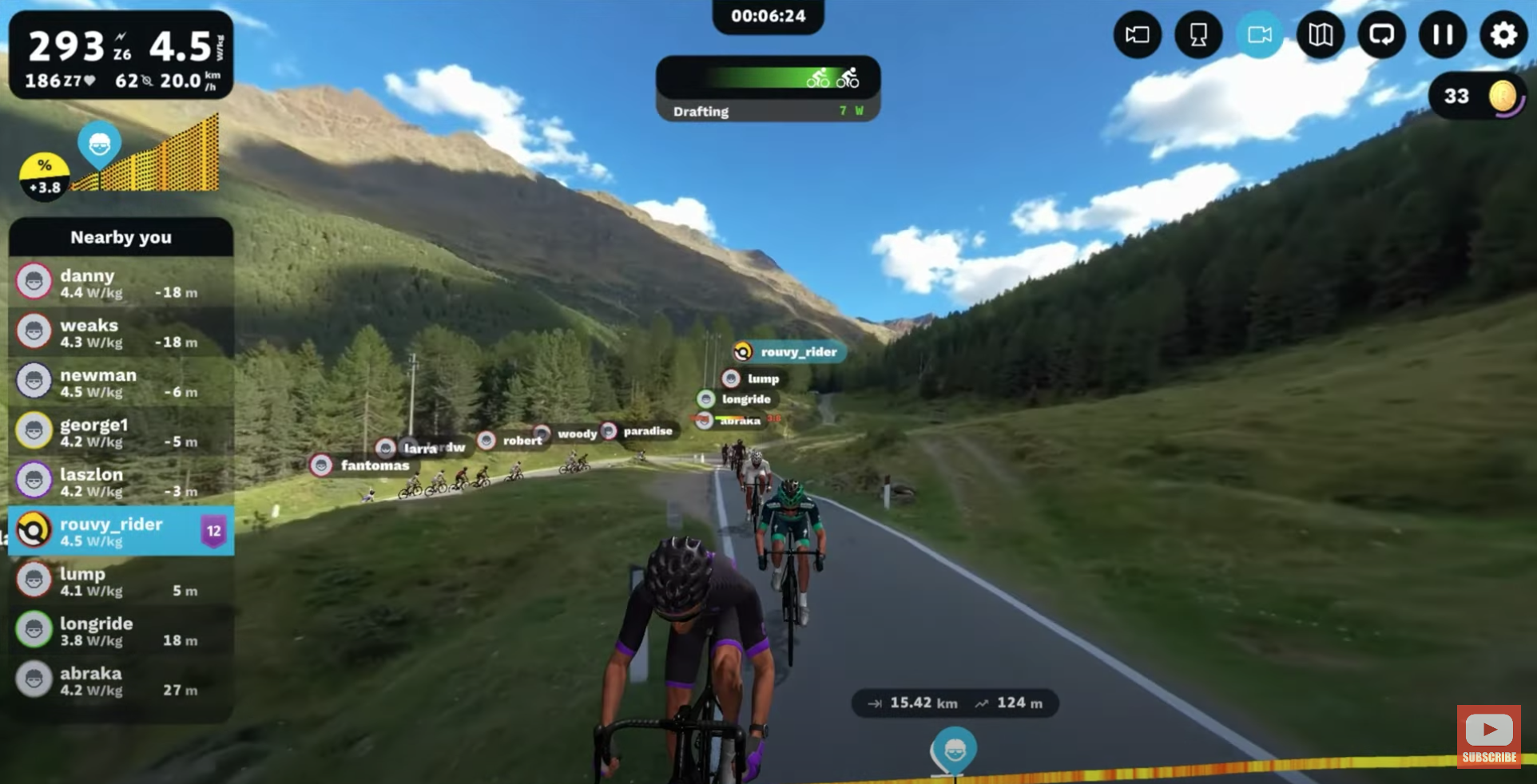Switch to the picture-in-picture video view
Screen dimensions: 1537x784
[x=1138, y=34]
